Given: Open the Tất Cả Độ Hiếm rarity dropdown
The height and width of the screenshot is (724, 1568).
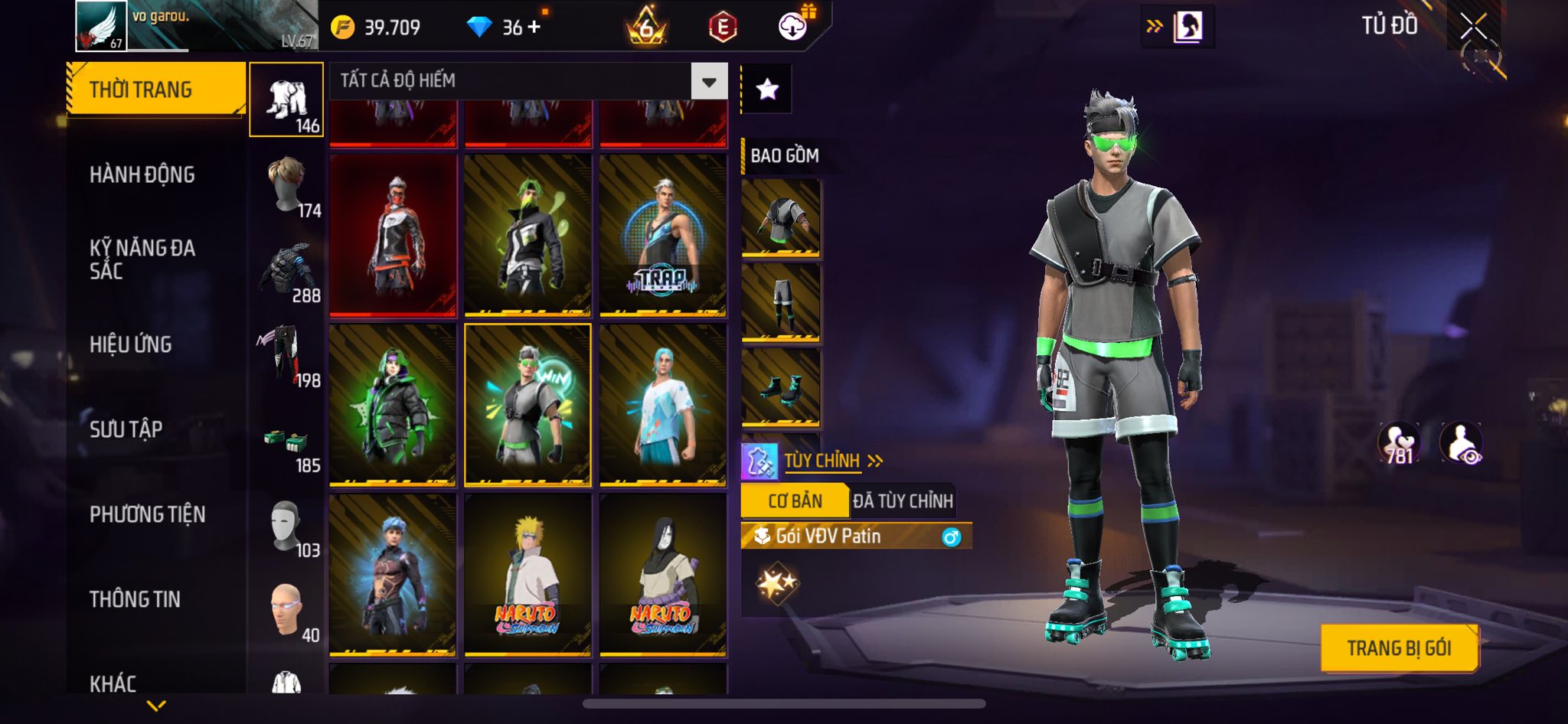Looking at the screenshot, I should click(x=709, y=81).
